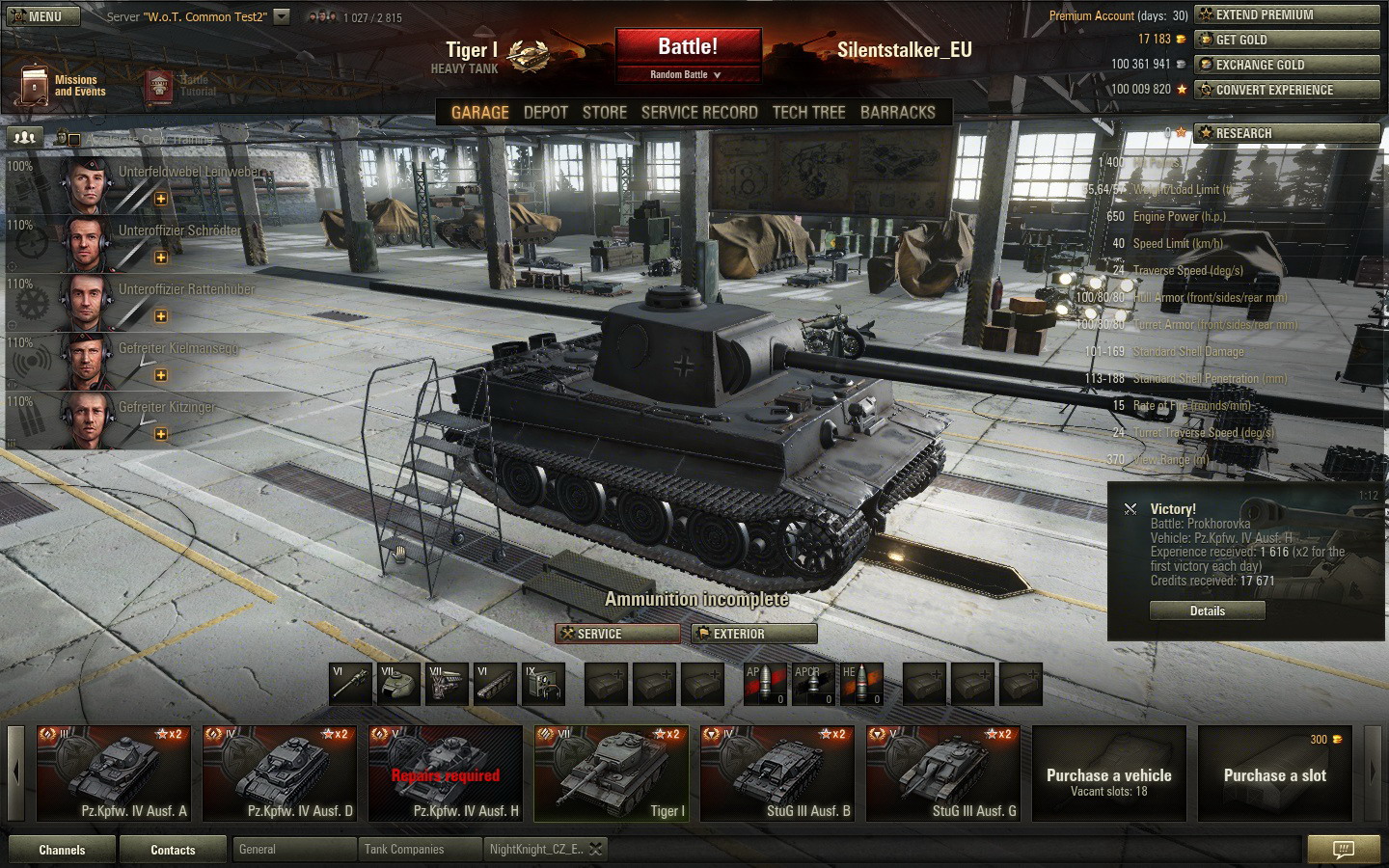Open the EXTERIOR customization
Image resolution: width=1389 pixels, height=868 pixels.
(755, 634)
